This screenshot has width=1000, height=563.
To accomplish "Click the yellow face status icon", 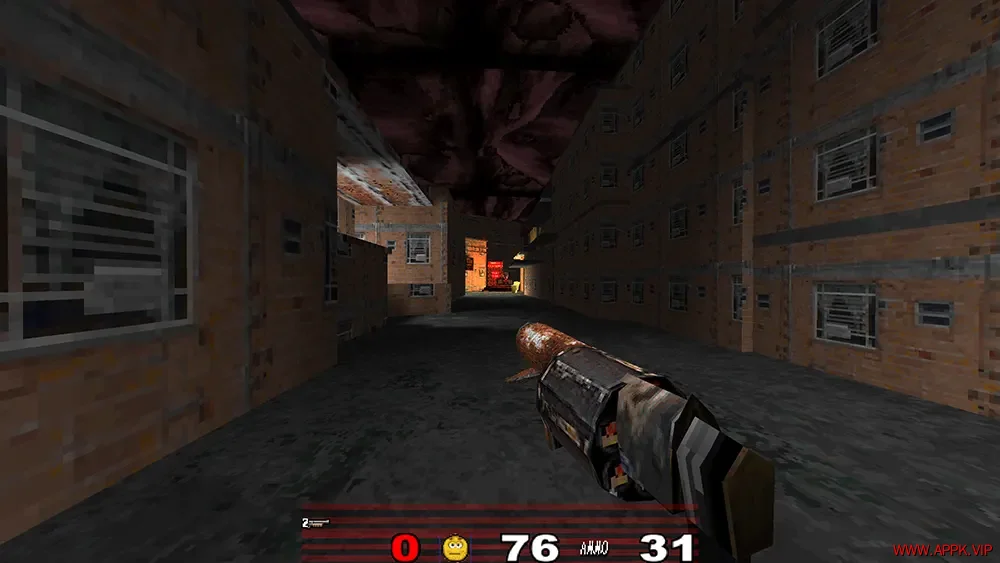I will click(455, 547).
